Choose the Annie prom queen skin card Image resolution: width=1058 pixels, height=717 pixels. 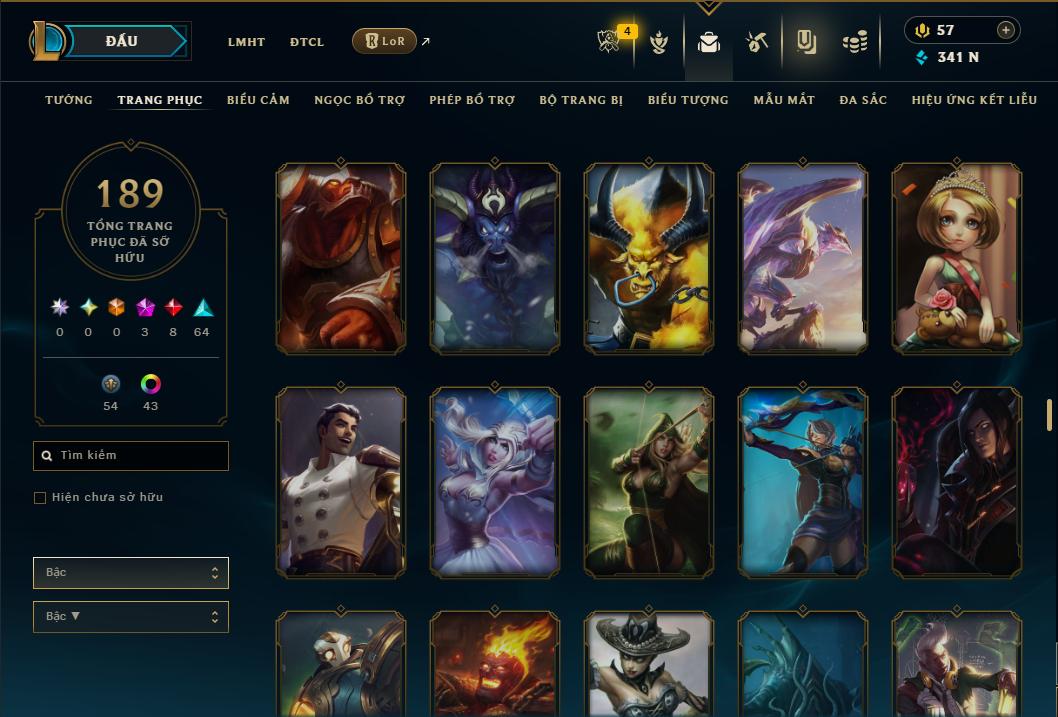pos(957,258)
